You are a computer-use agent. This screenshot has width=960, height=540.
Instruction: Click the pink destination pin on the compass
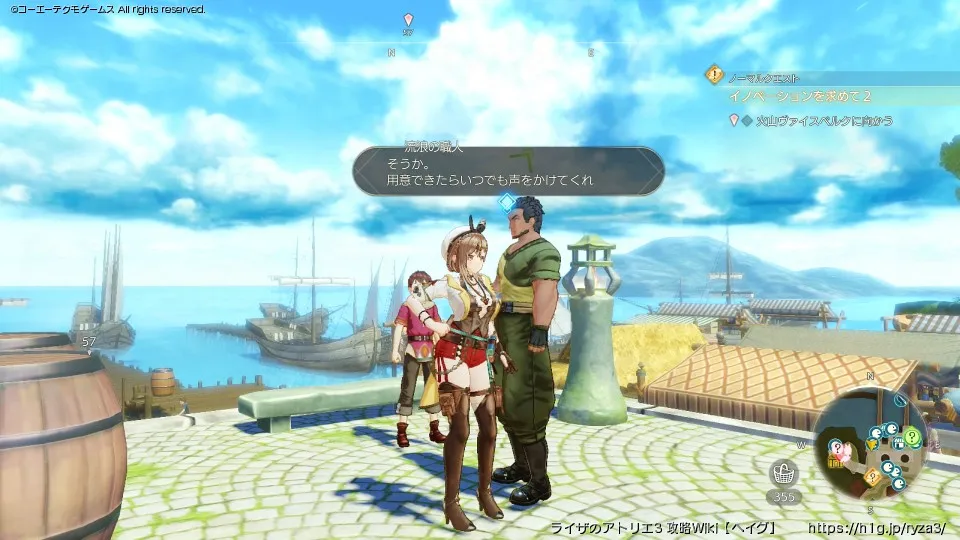tap(407, 20)
